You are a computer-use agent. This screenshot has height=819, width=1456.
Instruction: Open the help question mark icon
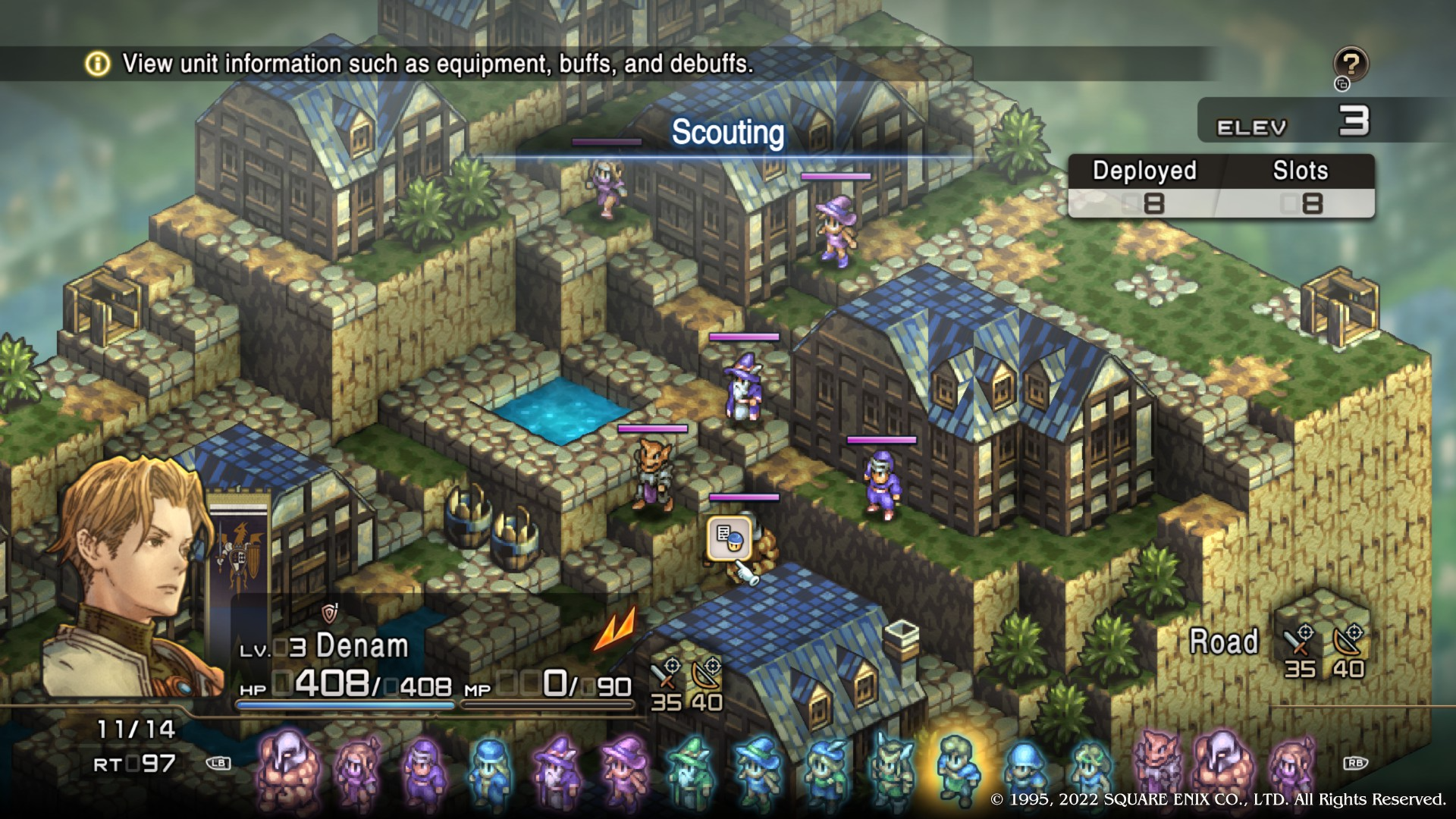tap(1351, 64)
